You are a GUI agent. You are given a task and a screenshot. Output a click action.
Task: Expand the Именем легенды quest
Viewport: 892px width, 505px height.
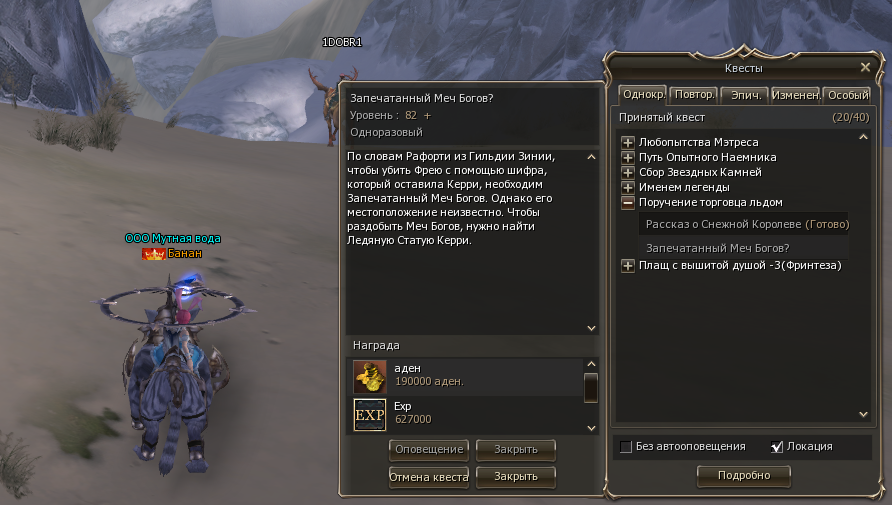pyautogui.click(x=628, y=188)
